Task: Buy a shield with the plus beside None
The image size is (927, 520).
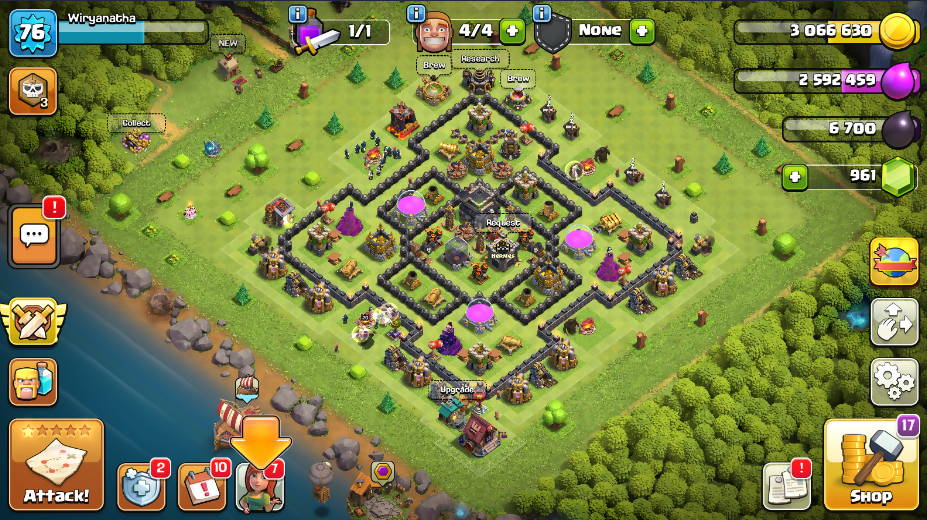Action: pos(642,31)
